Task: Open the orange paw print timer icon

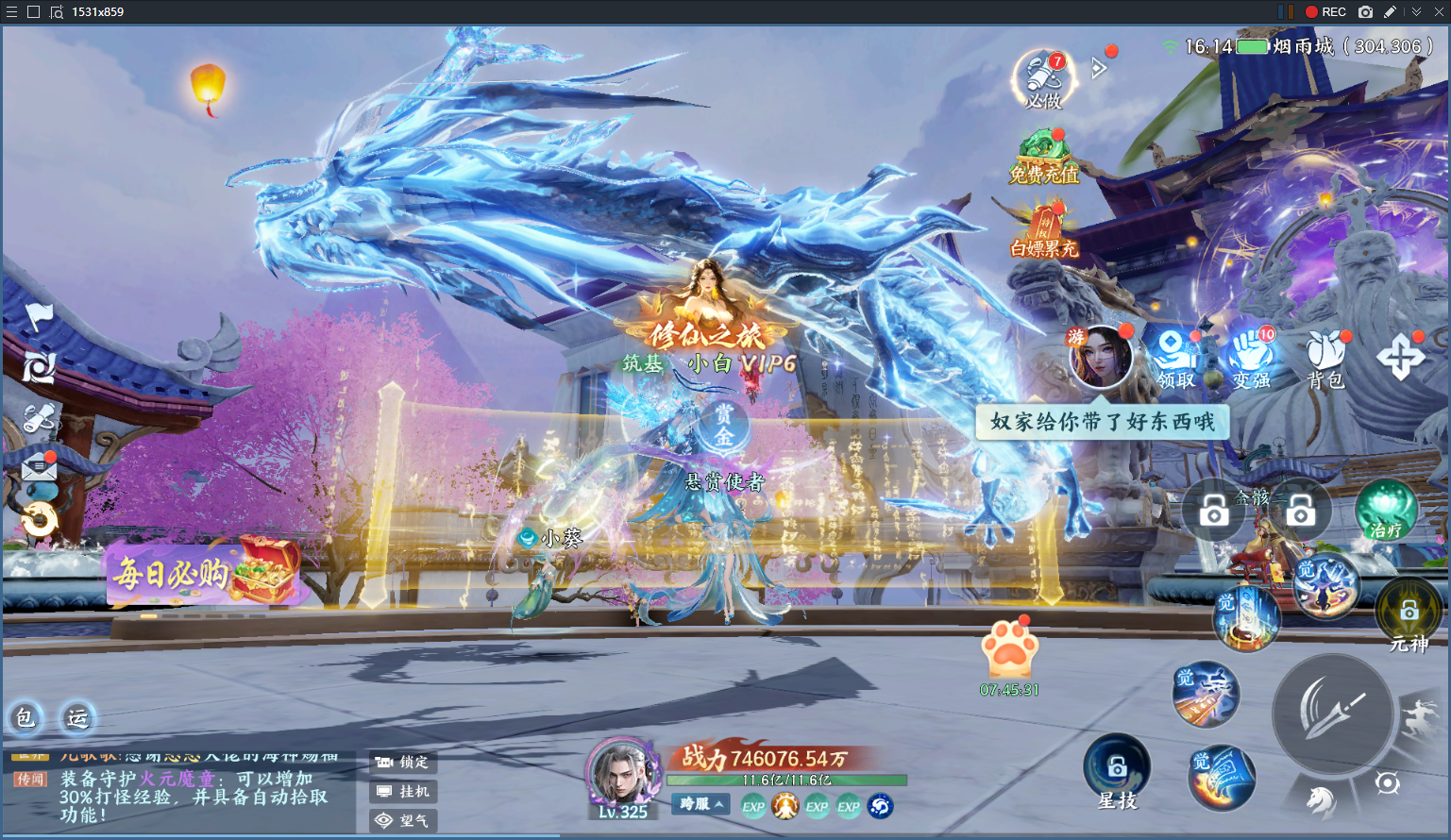Action: [x=1009, y=650]
